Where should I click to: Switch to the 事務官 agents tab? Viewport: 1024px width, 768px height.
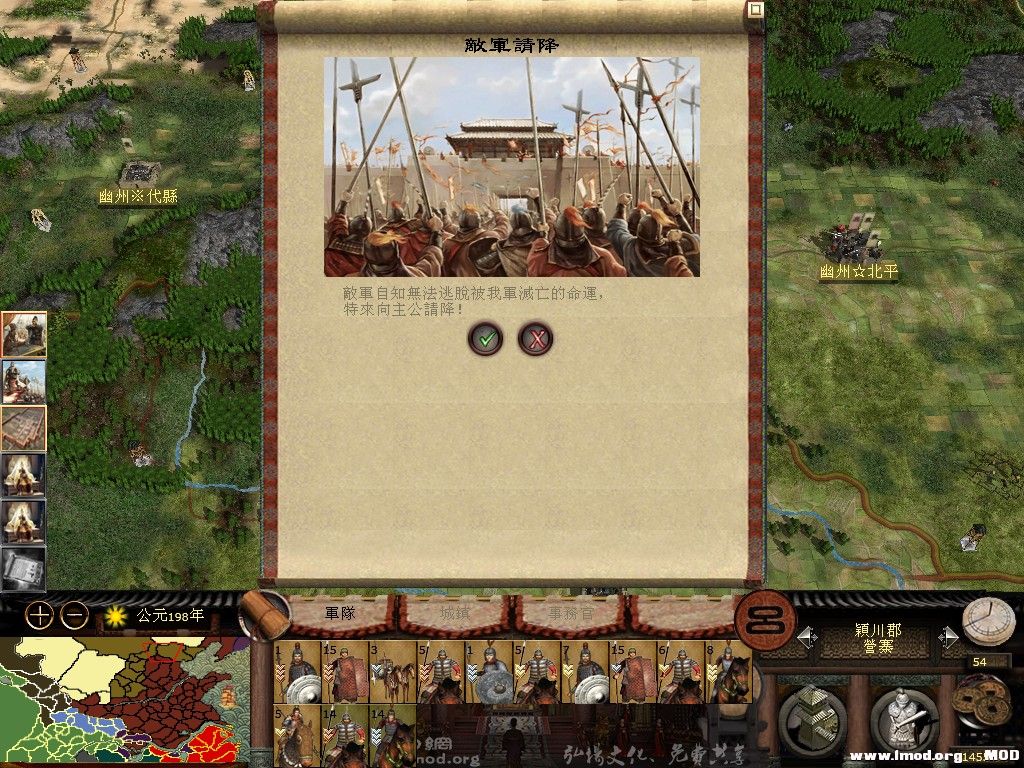tap(569, 612)
